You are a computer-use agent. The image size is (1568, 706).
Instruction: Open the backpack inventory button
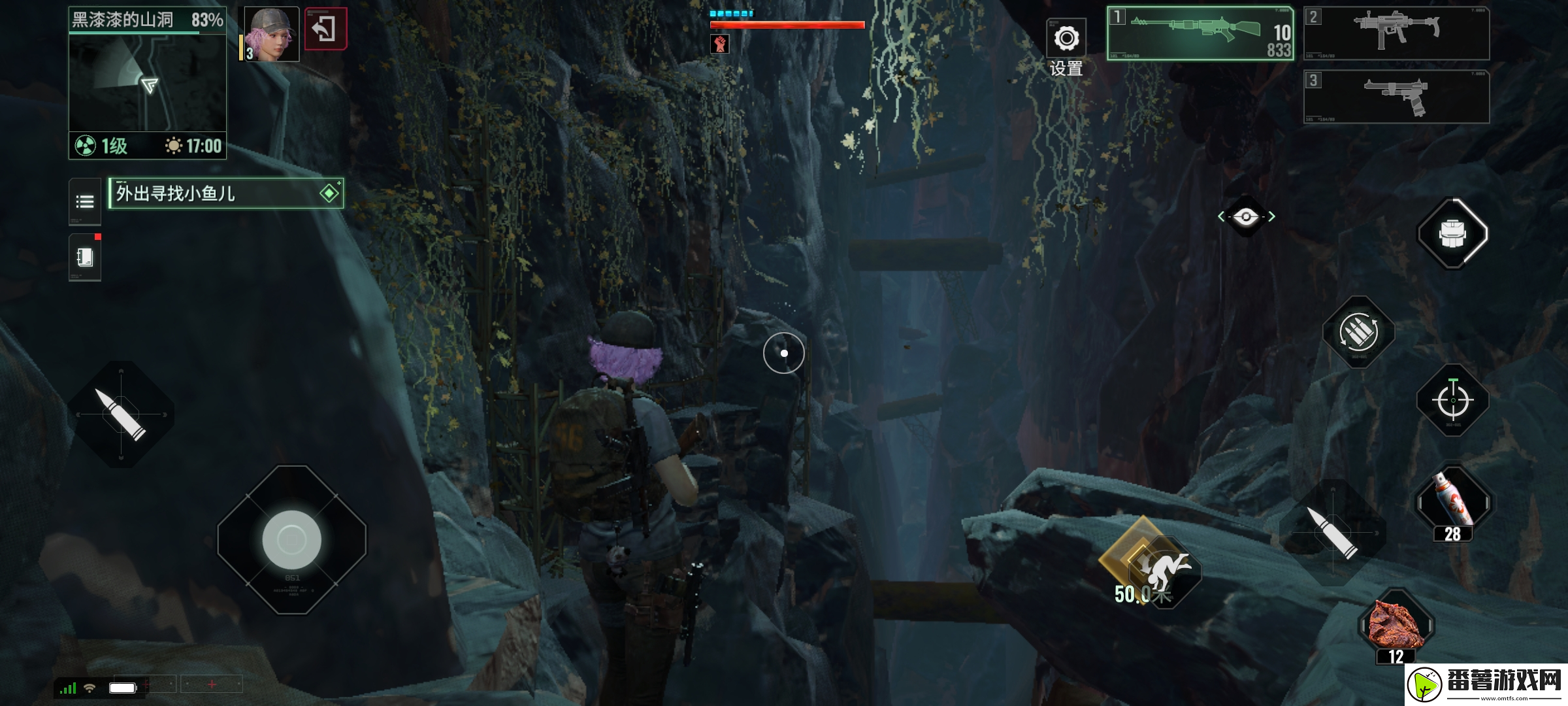1452,233
